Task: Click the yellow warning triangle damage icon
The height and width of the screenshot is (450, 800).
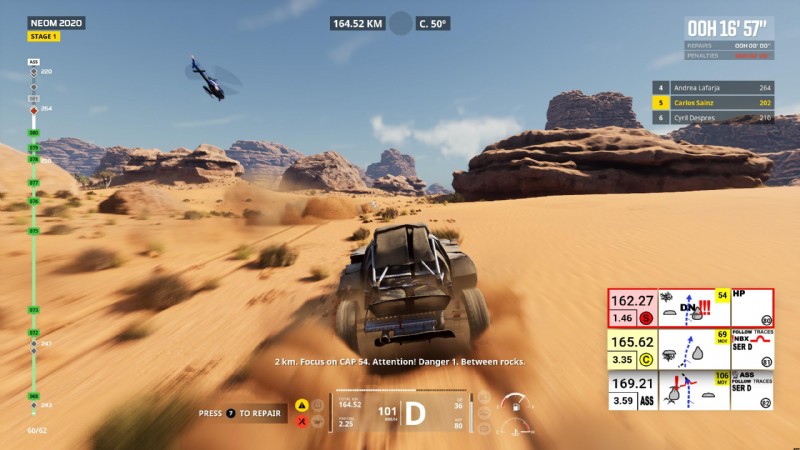Action: 301,405
